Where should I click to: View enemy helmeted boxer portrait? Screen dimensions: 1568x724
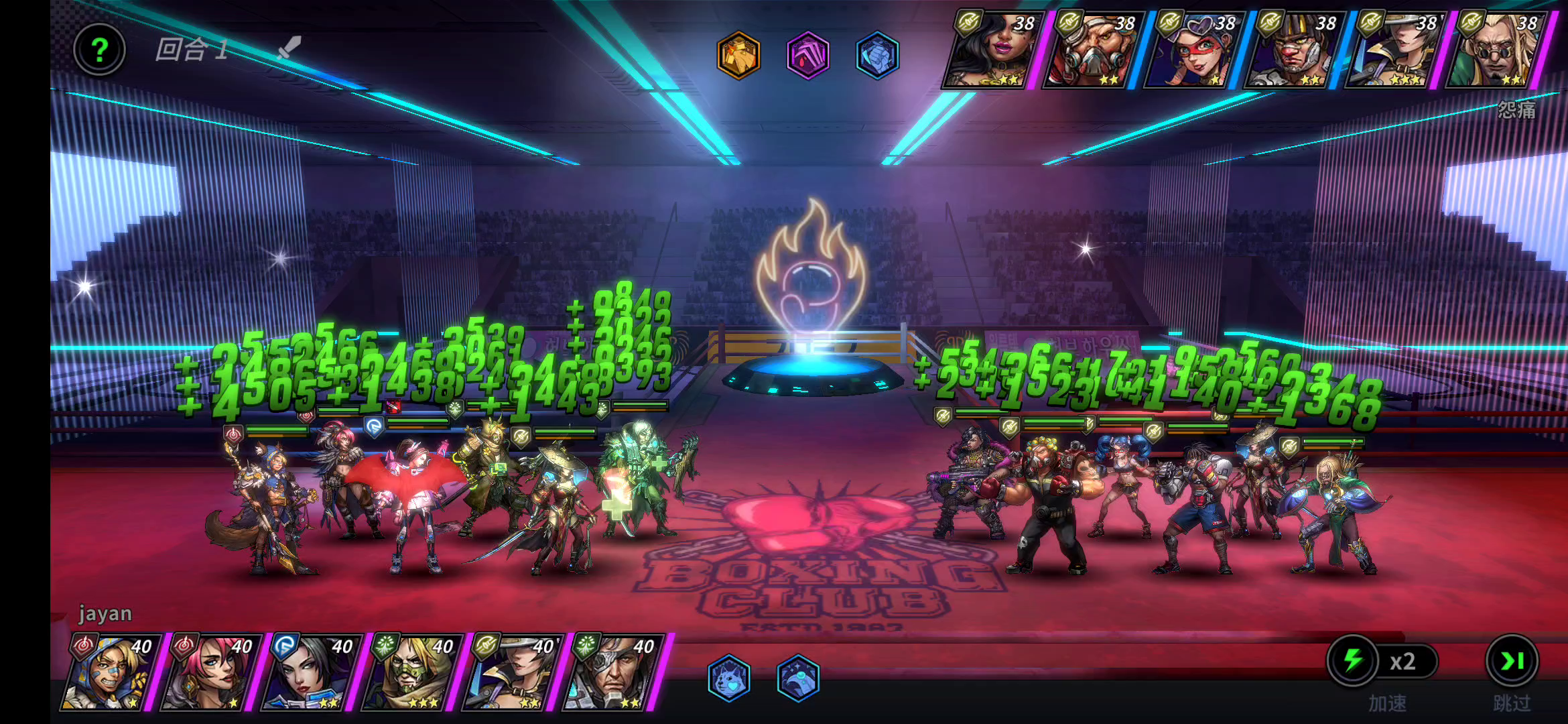point(1293,50)
